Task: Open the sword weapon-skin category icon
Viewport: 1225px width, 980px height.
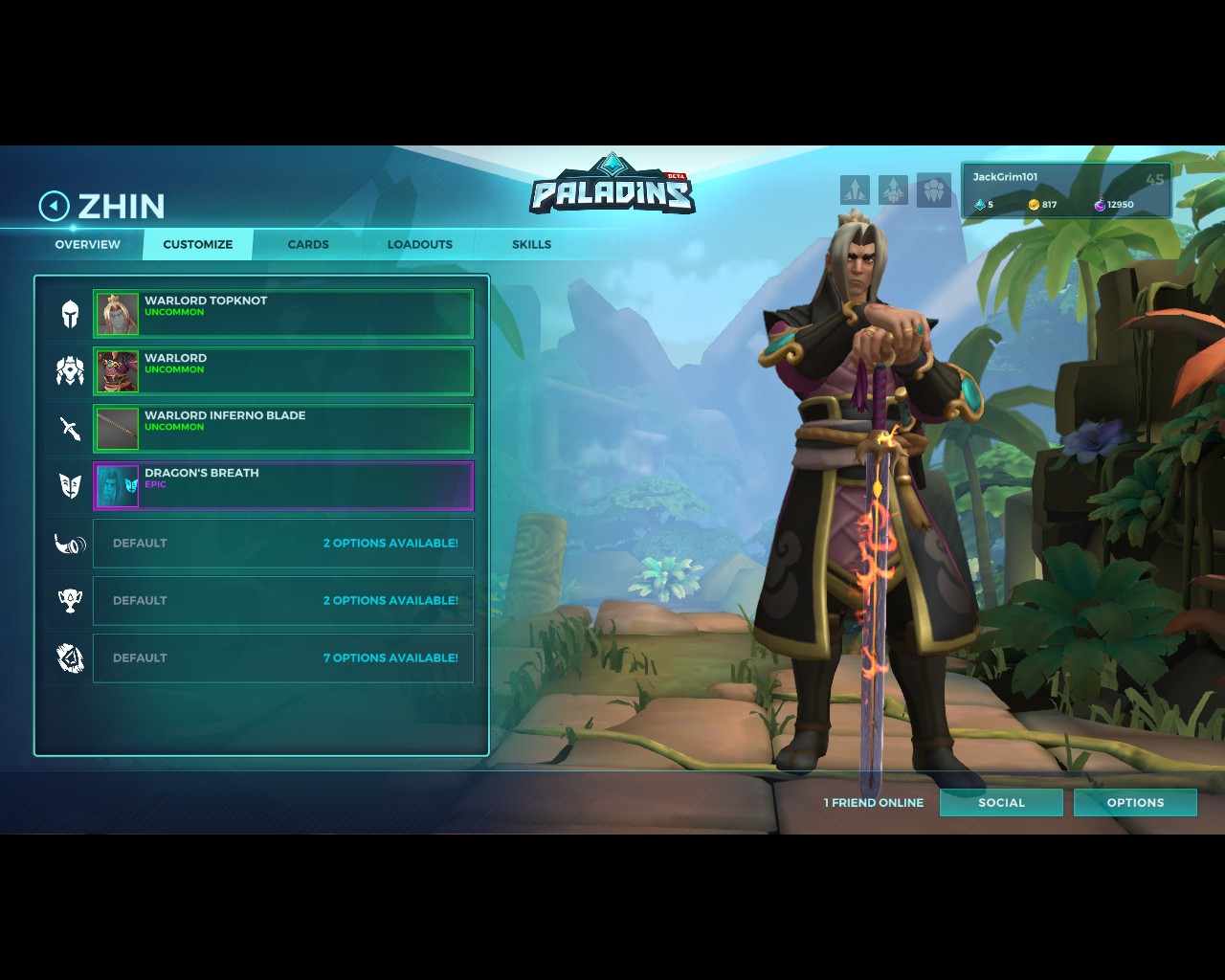Action: [68, 429]
